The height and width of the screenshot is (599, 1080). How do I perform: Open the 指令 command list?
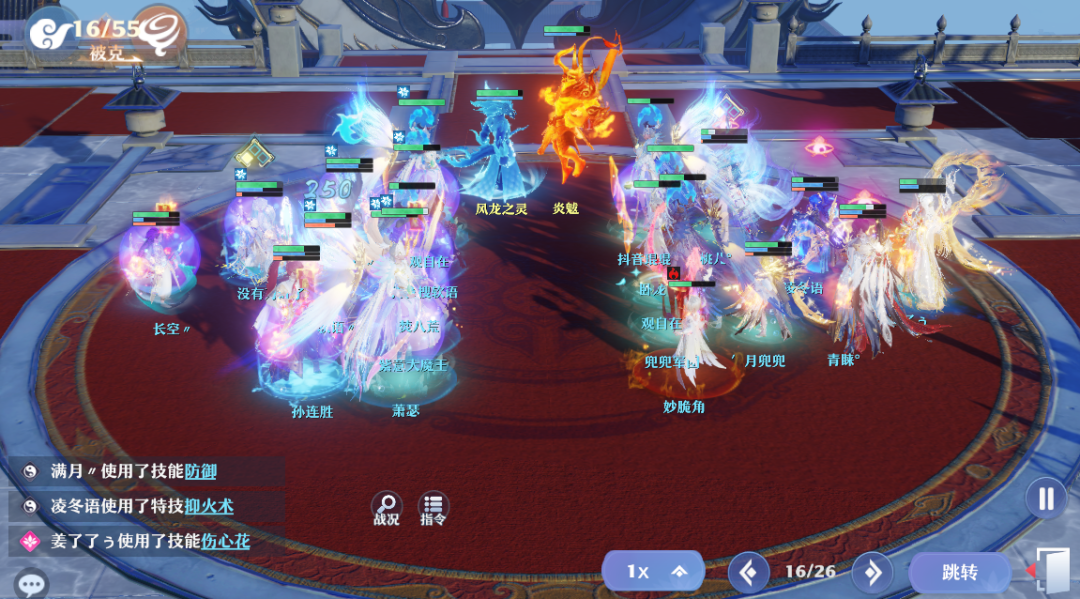[433, 508]
